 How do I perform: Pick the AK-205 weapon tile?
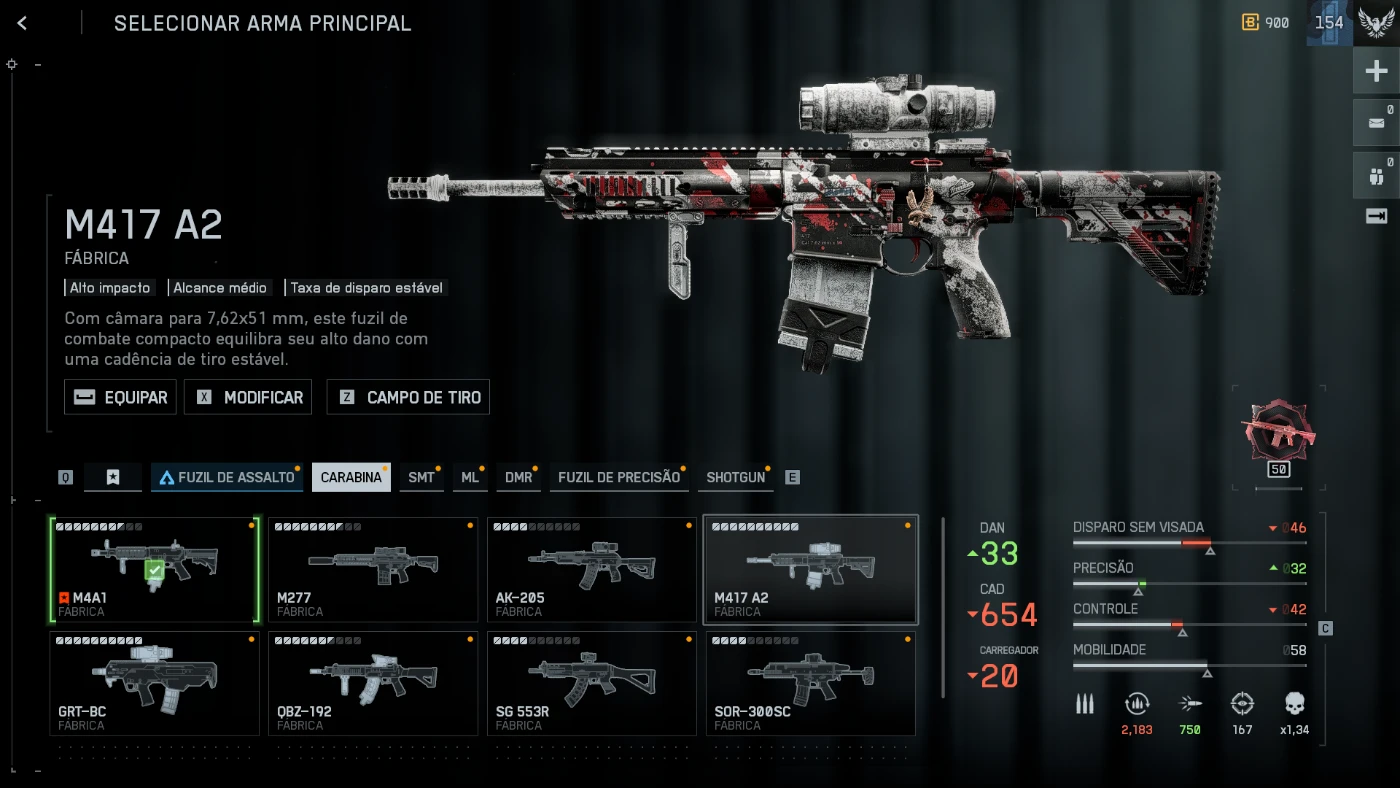(591, 569)
